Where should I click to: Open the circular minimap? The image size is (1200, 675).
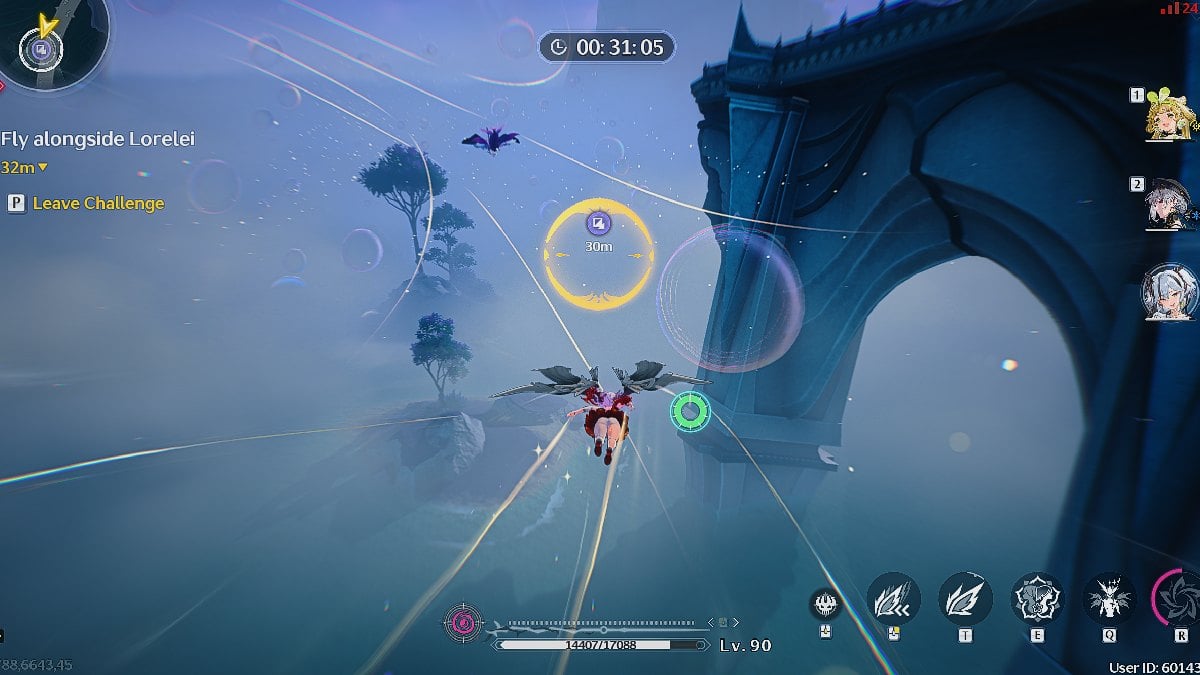click(41, 45)
